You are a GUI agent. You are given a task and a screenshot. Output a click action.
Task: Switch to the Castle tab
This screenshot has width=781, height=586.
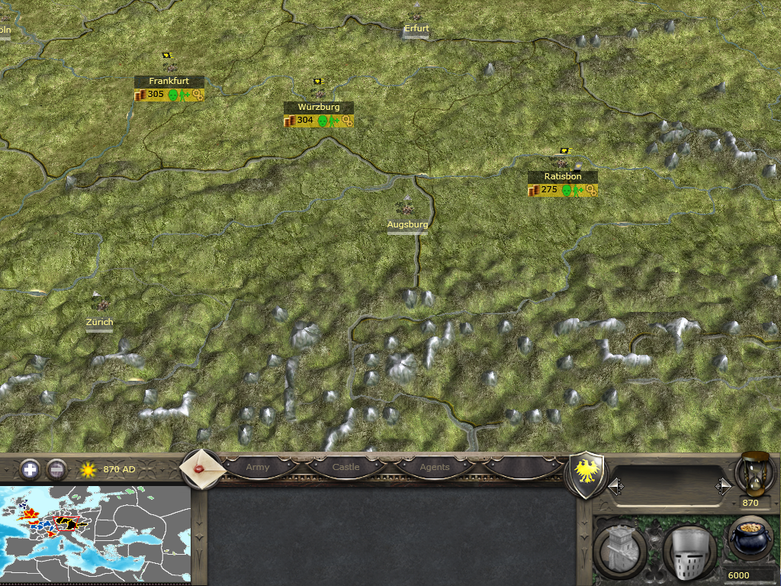pos(346,467)
